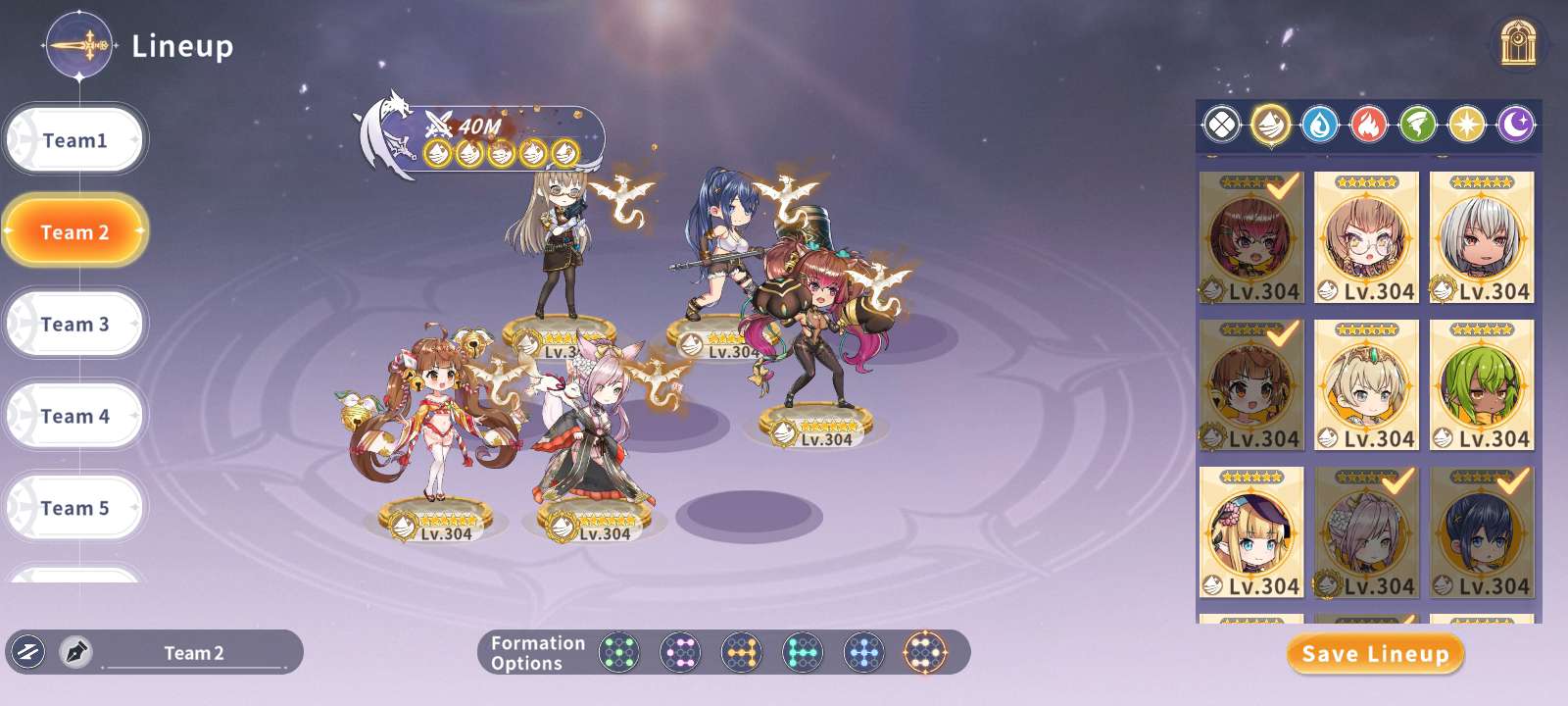The width and height of the screenshot is (1568, 706).
Task: Select the orange-highlighted formation option
Action: click(x=924, y=652)
